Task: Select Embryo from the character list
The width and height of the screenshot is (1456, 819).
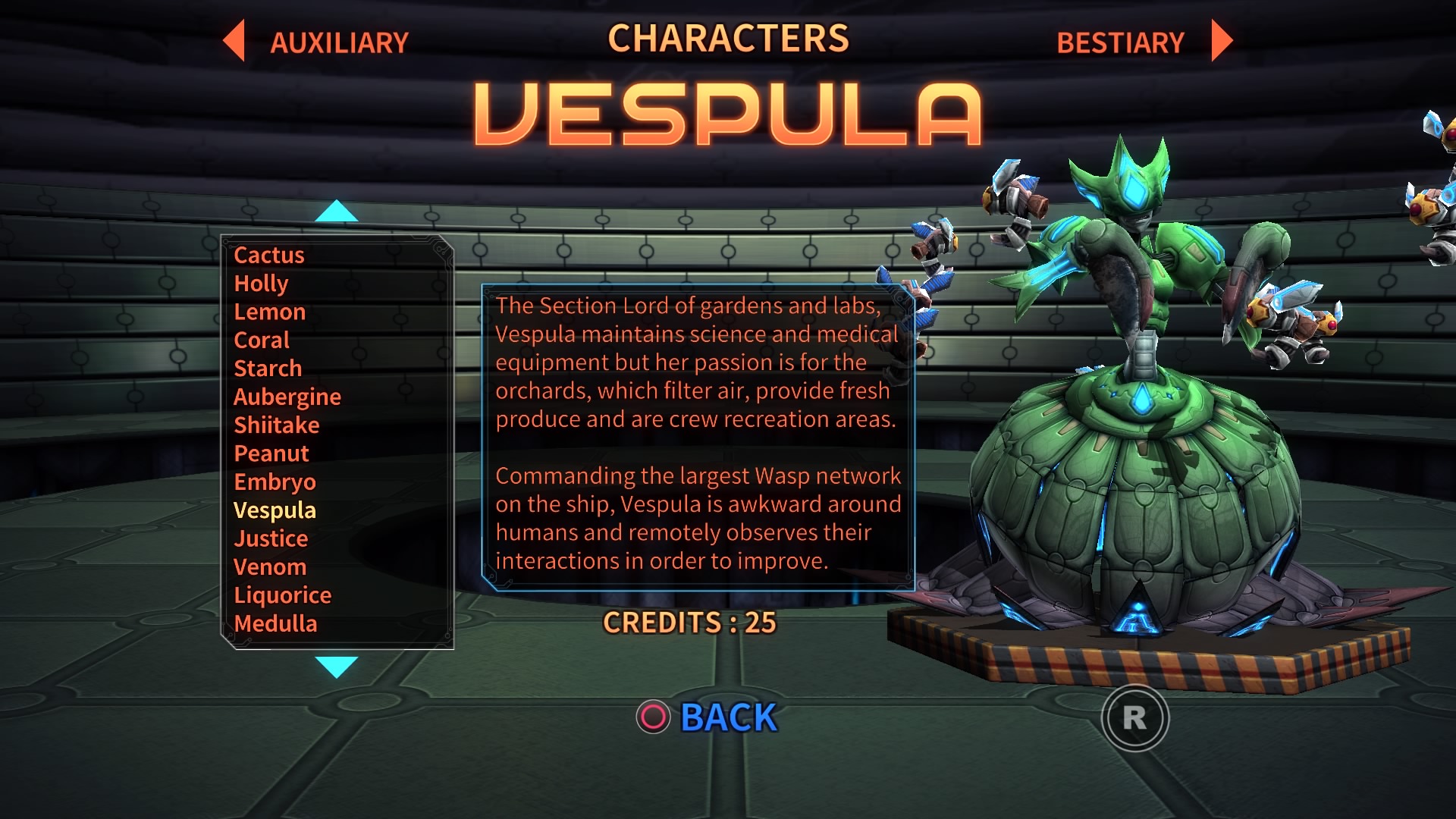Action: 276,482
